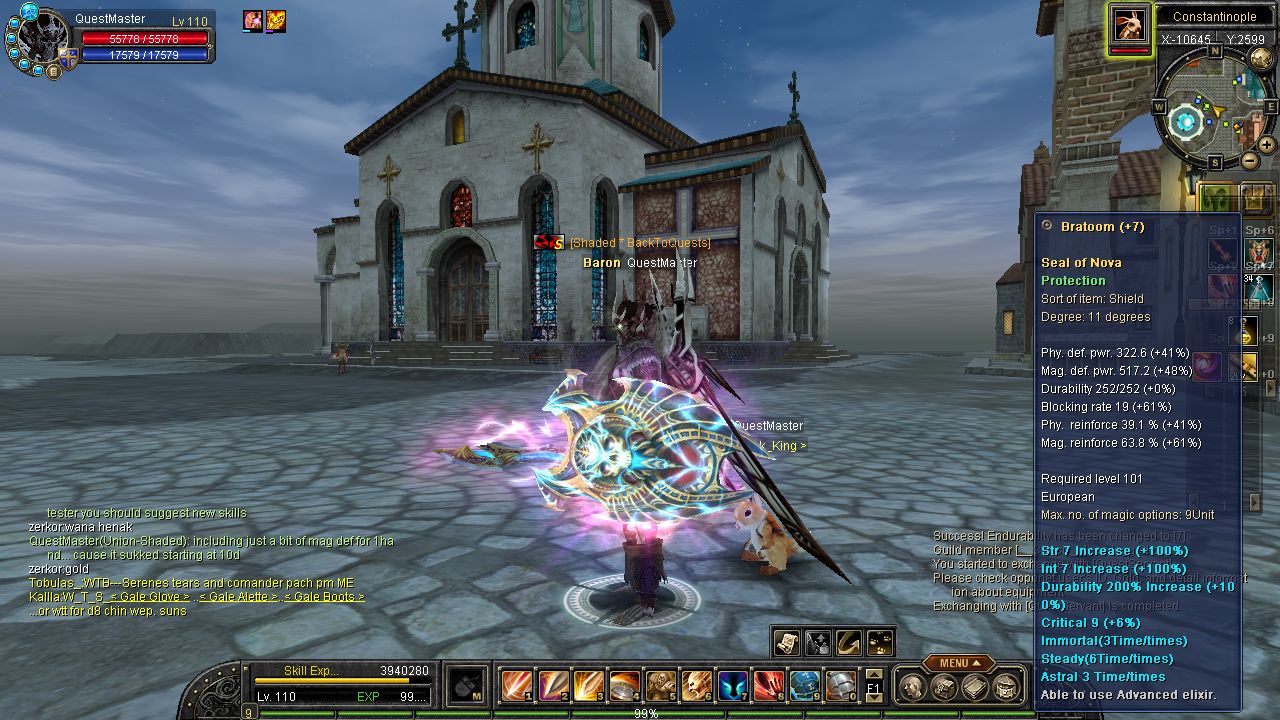The image size is (1280, 720).
Task: Open the treasure chest inventory icon
Action: pos(943,687)
